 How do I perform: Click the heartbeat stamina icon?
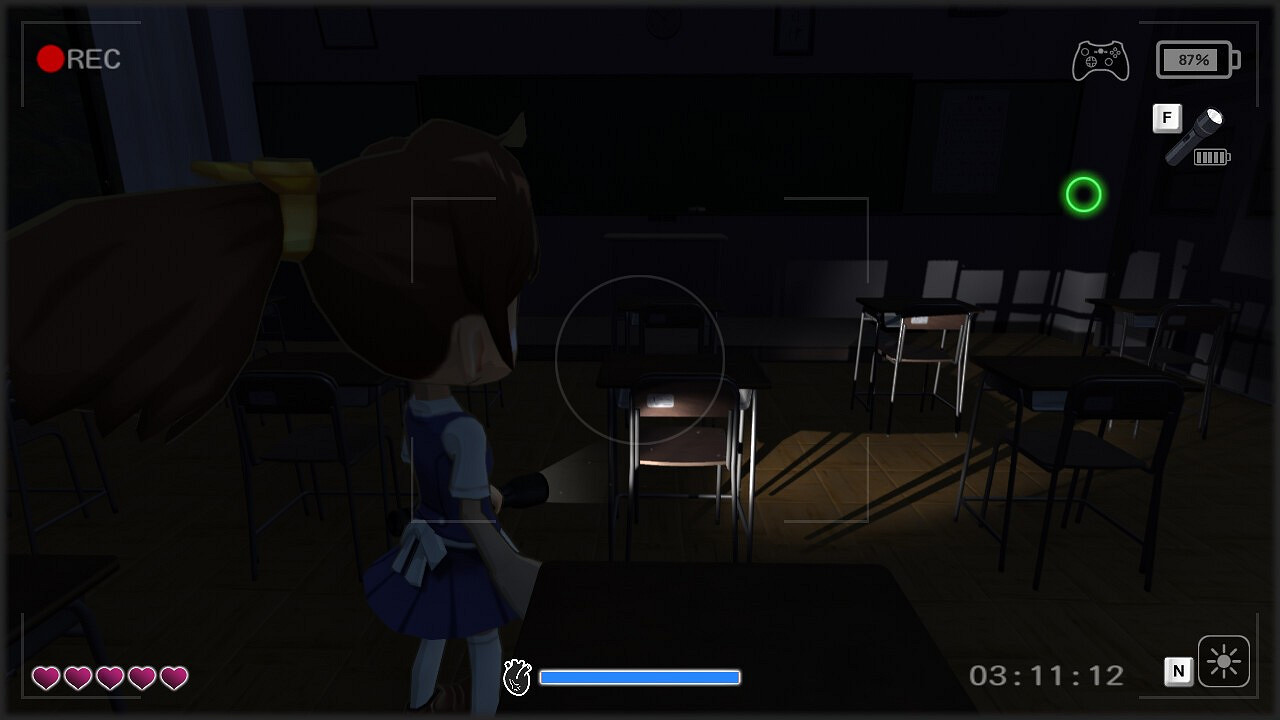click(x=519, y=677)
